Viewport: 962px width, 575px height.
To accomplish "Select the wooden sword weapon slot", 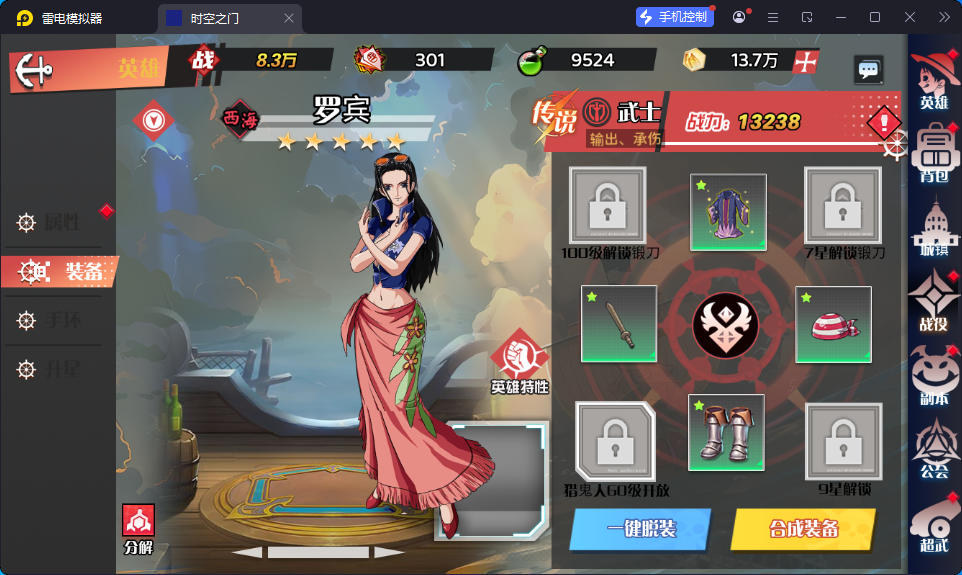I will click(619, 324).
